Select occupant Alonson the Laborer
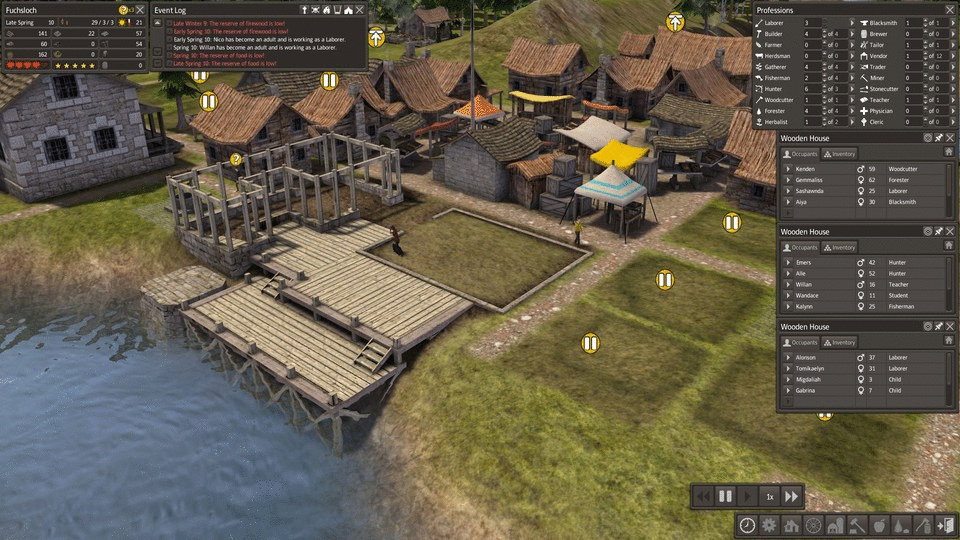 point(806,357)
